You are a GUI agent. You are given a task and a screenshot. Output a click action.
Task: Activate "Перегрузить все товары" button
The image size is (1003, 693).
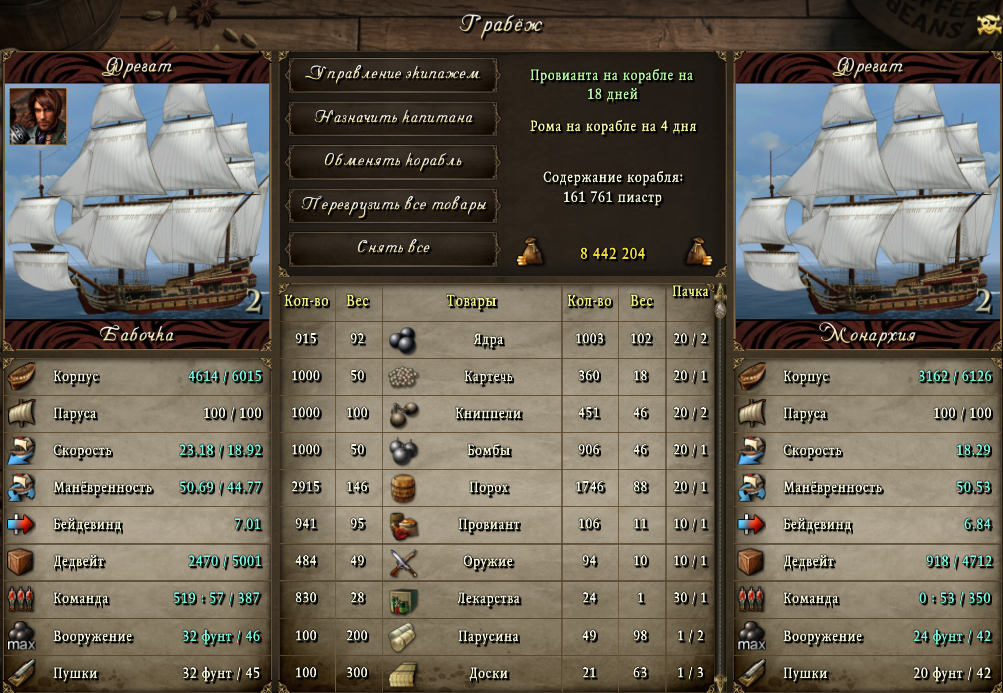click(x=393, y=205)
